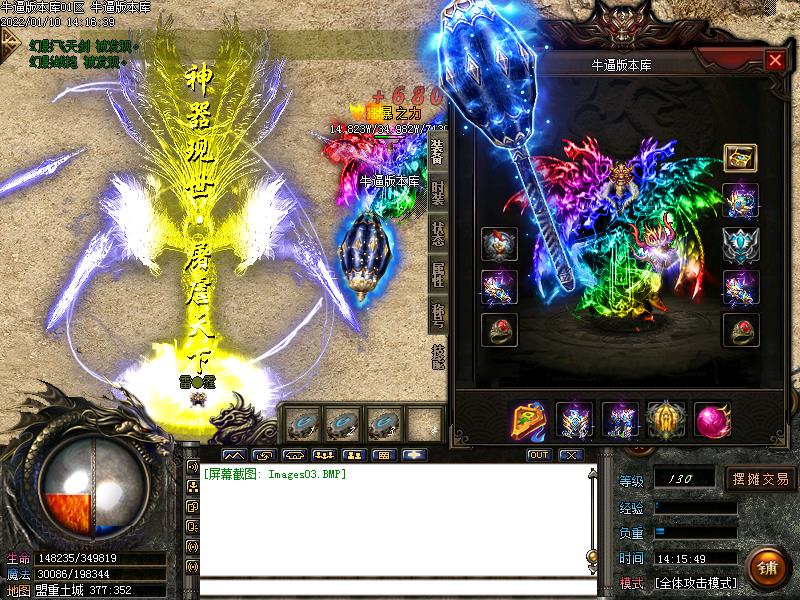800x600 pixels.
Task: Switch to the 装备 equipment tab
Action: point(438,153)
